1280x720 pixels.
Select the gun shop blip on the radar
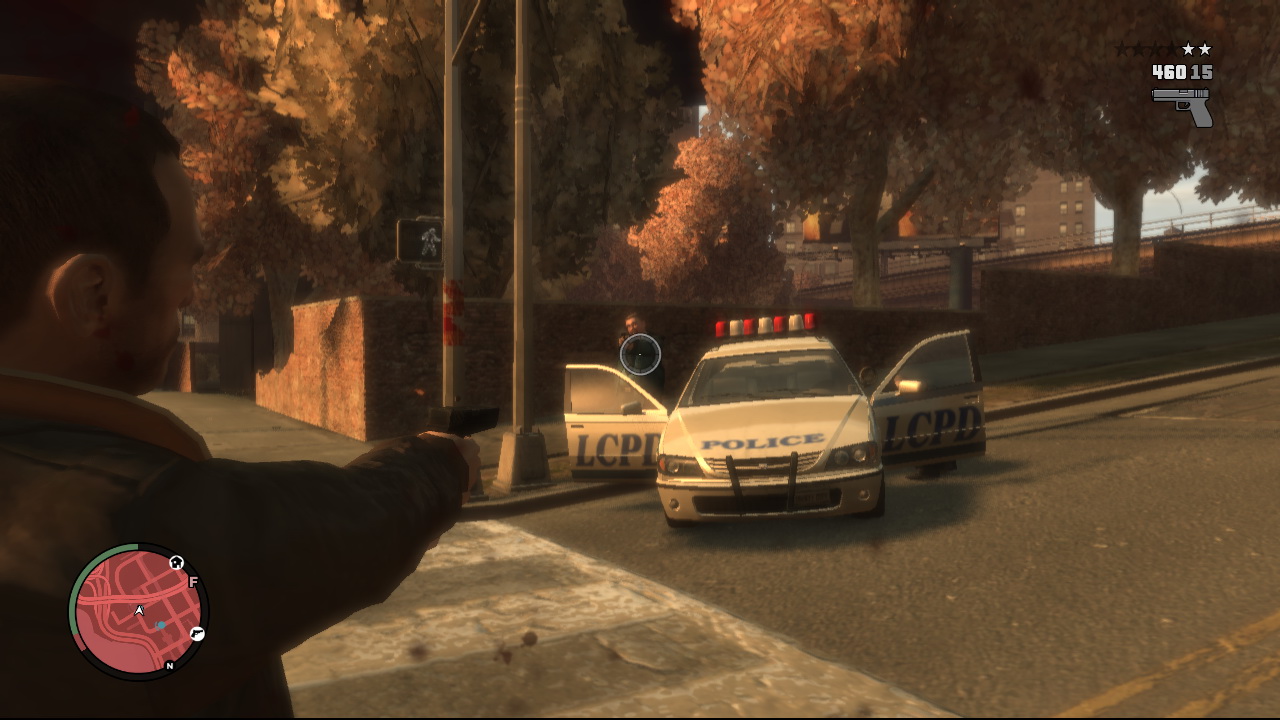[197, 633]
